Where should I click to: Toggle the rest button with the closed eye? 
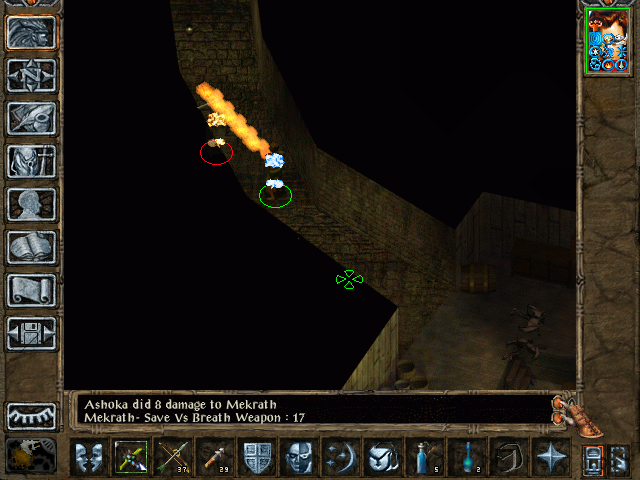click(x=32, y=415)
